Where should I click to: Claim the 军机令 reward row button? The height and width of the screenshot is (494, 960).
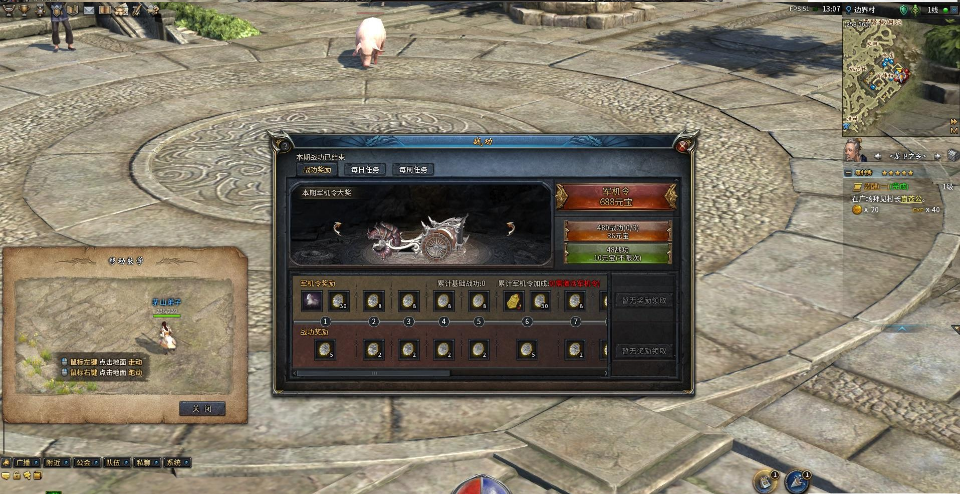tap(644, 300)
